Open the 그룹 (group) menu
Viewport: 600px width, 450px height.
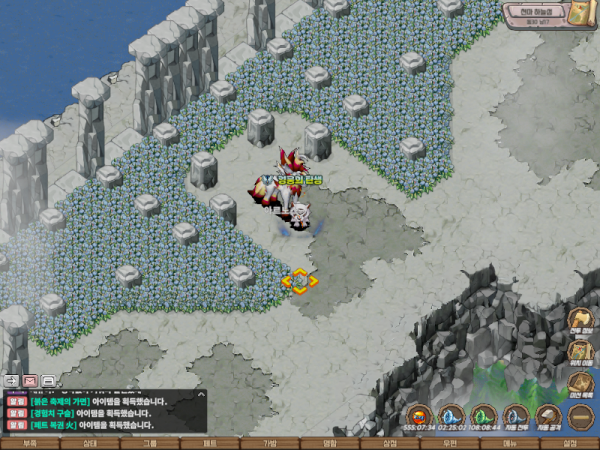coord(150,442)
